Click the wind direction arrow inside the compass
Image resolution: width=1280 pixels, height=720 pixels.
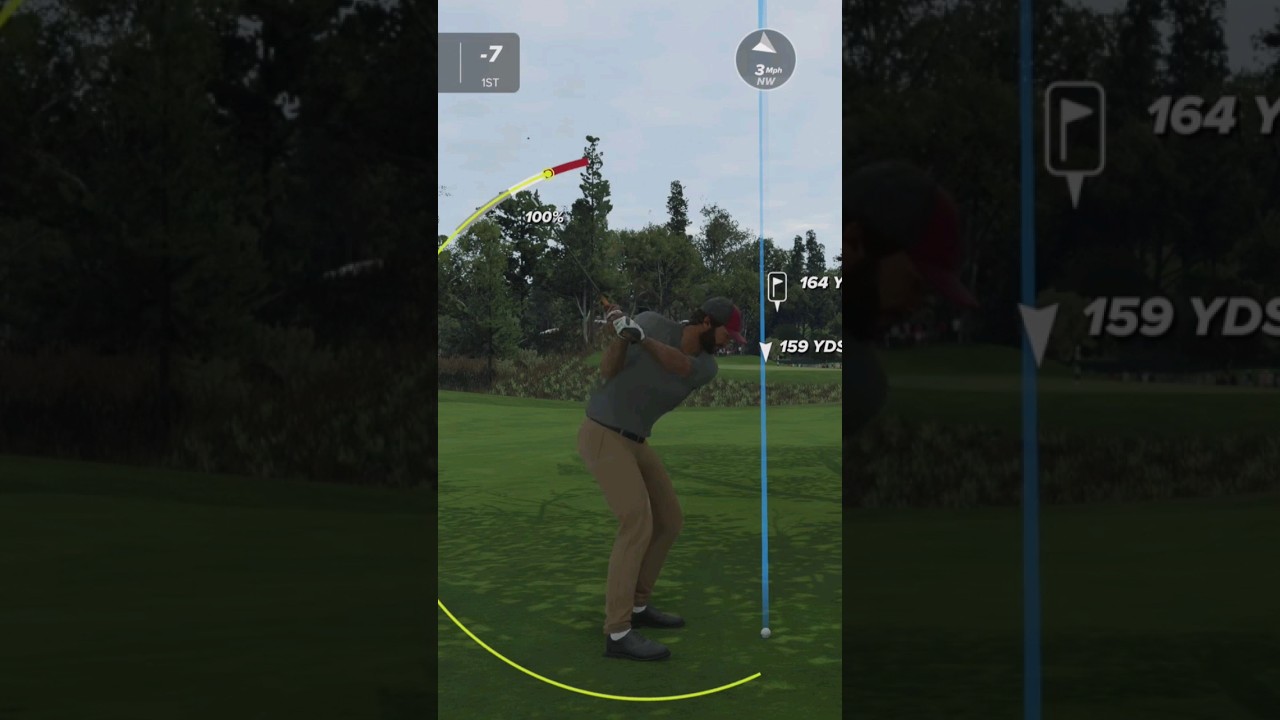(x=765, y=44)
